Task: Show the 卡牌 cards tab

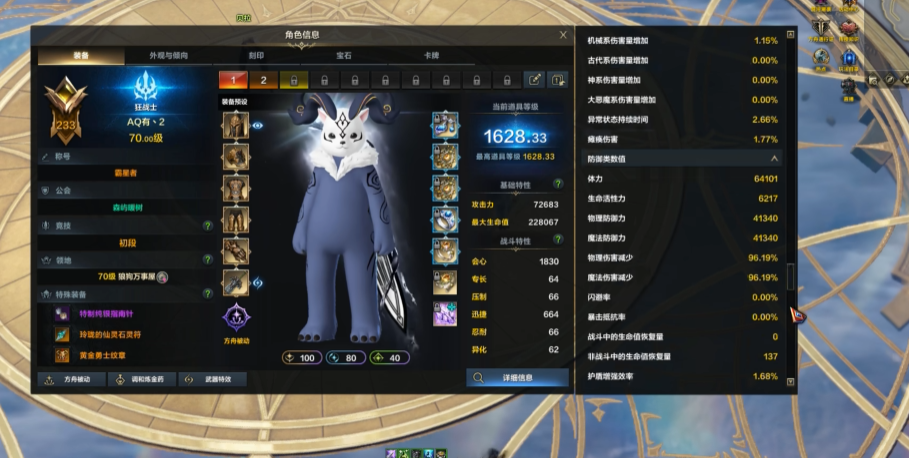Action: click(x=431, y=56)
